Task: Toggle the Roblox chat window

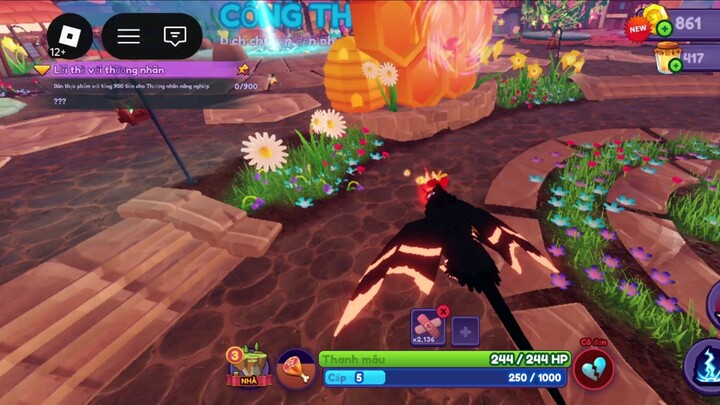Action: point(175,37)
